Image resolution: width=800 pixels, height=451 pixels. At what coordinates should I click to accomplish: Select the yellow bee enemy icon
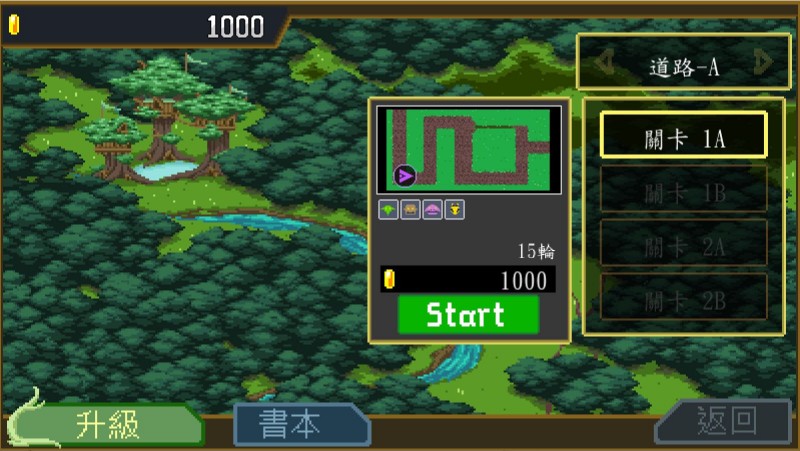pyautogui.click(x=454, y=209)
